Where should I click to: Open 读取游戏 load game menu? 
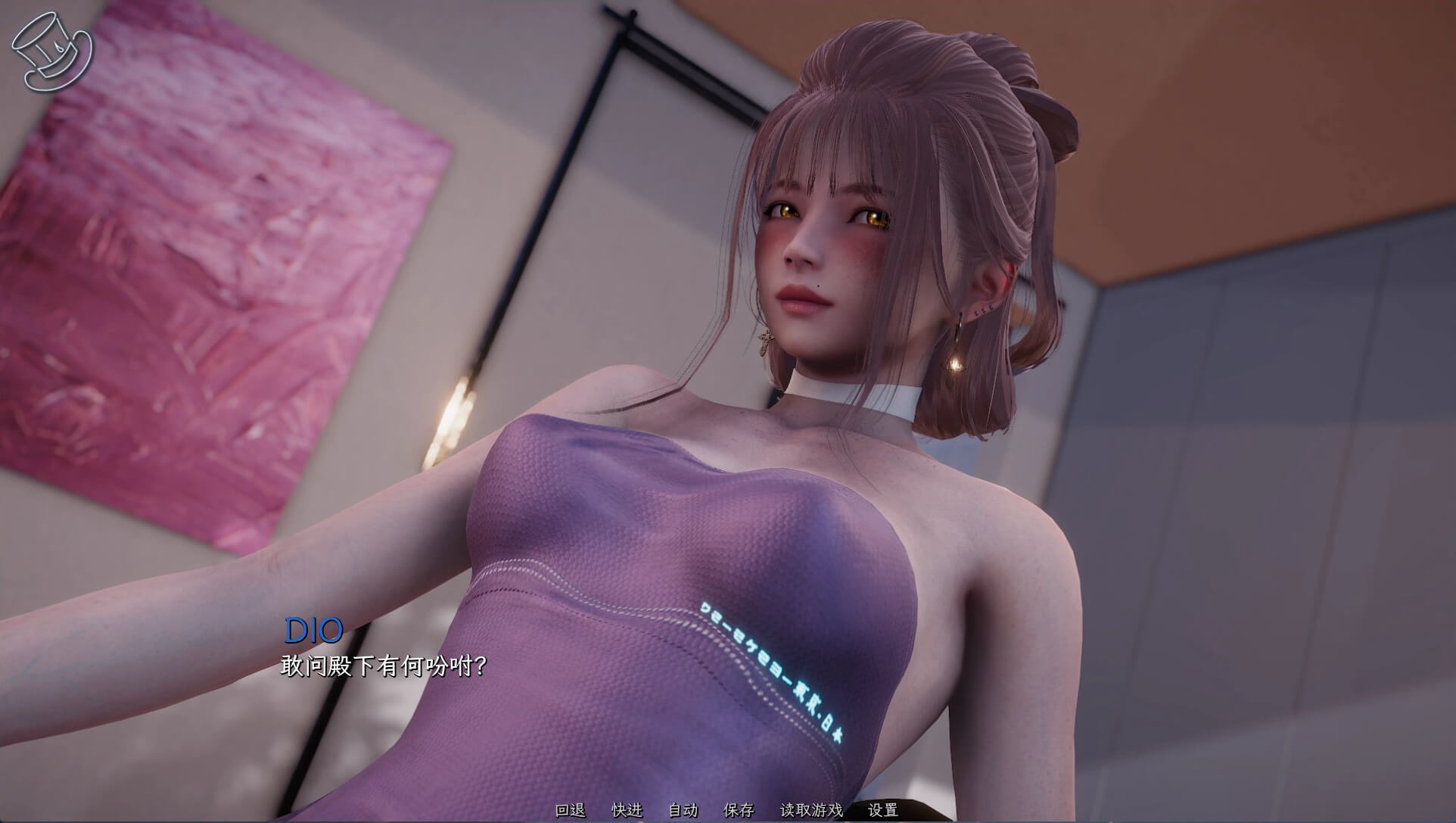811,810
